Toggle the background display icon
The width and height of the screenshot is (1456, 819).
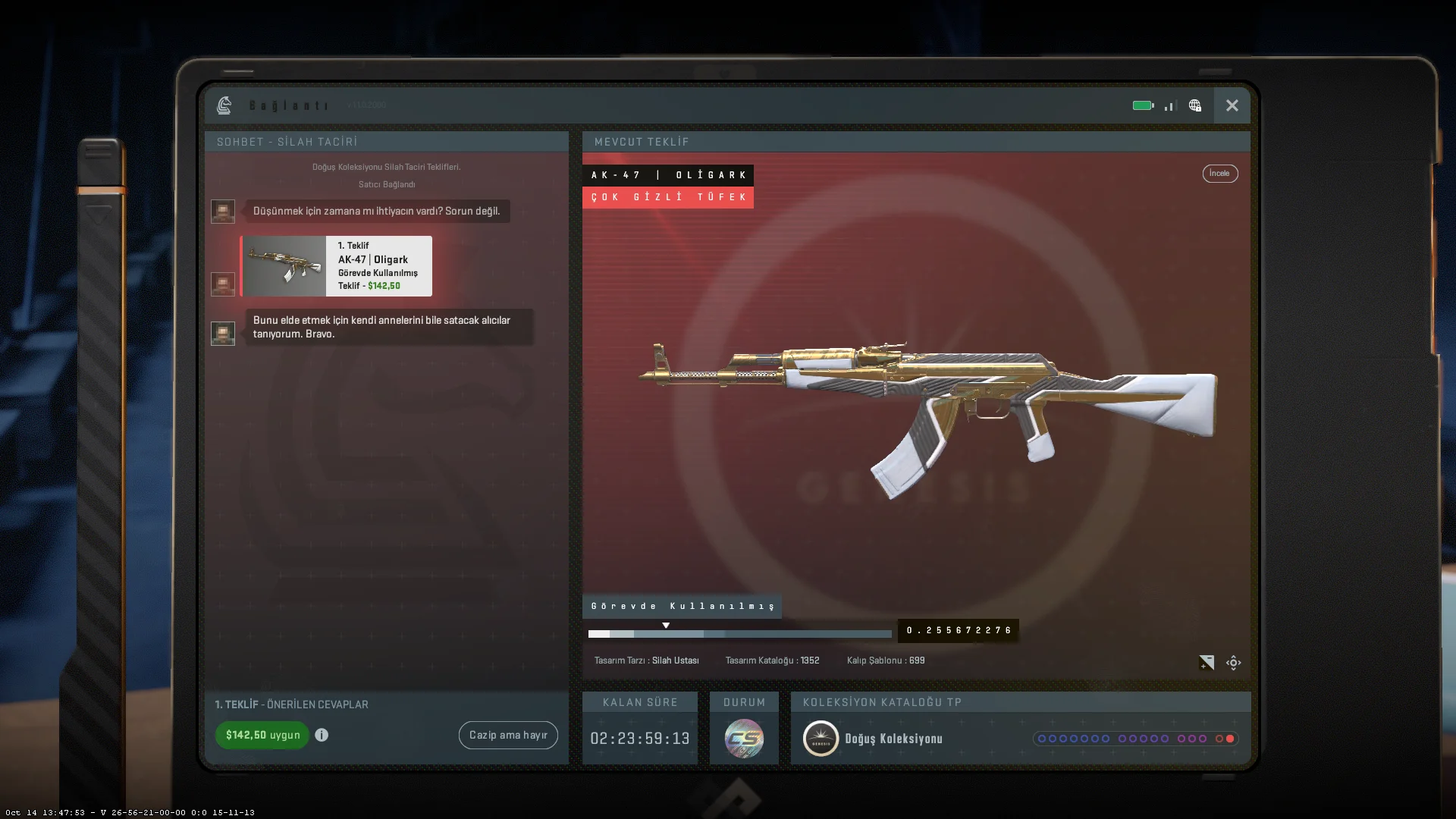coord(1207,663)
